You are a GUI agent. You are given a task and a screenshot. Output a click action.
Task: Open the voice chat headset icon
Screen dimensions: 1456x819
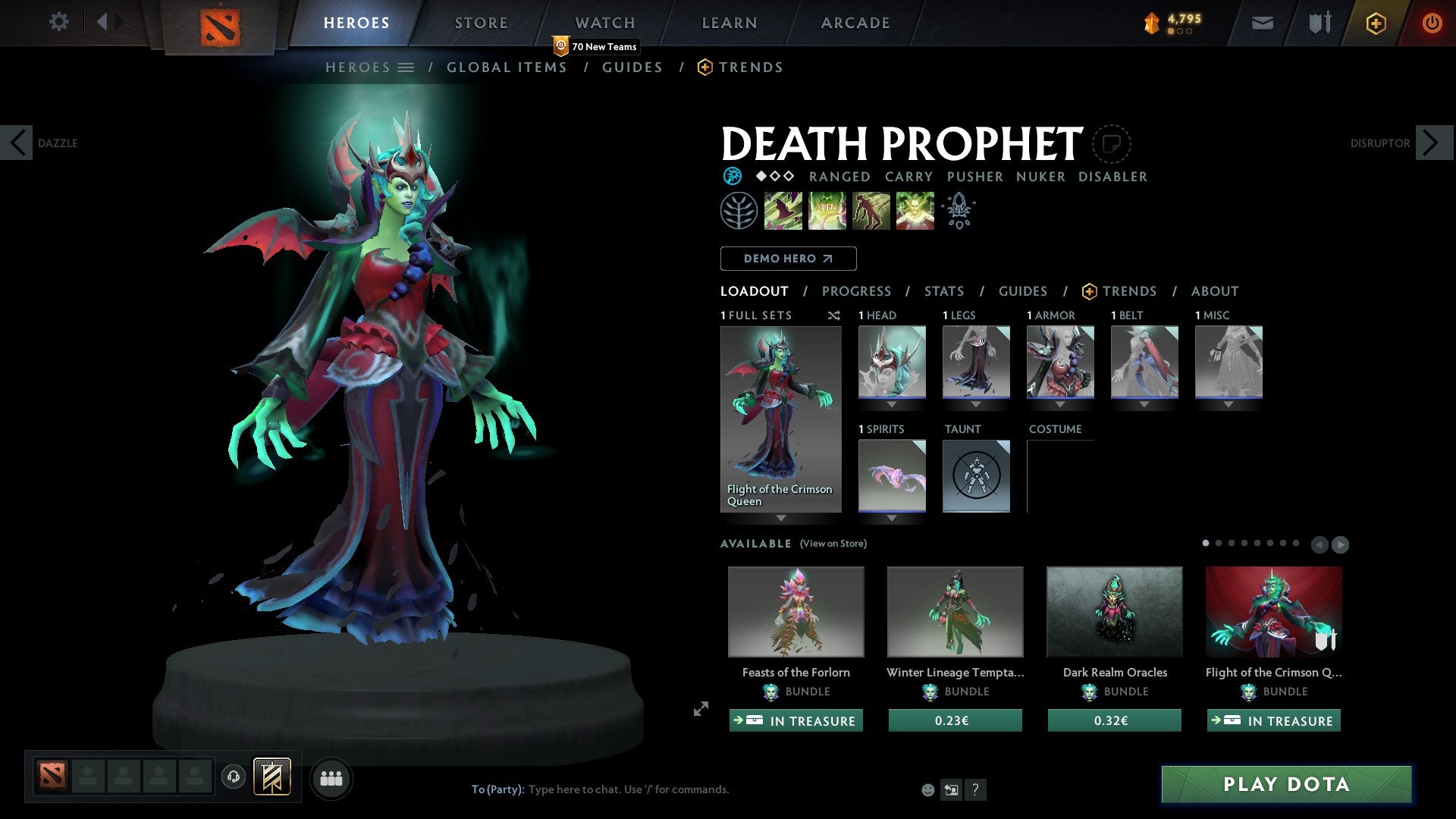(x=233, y=777)
